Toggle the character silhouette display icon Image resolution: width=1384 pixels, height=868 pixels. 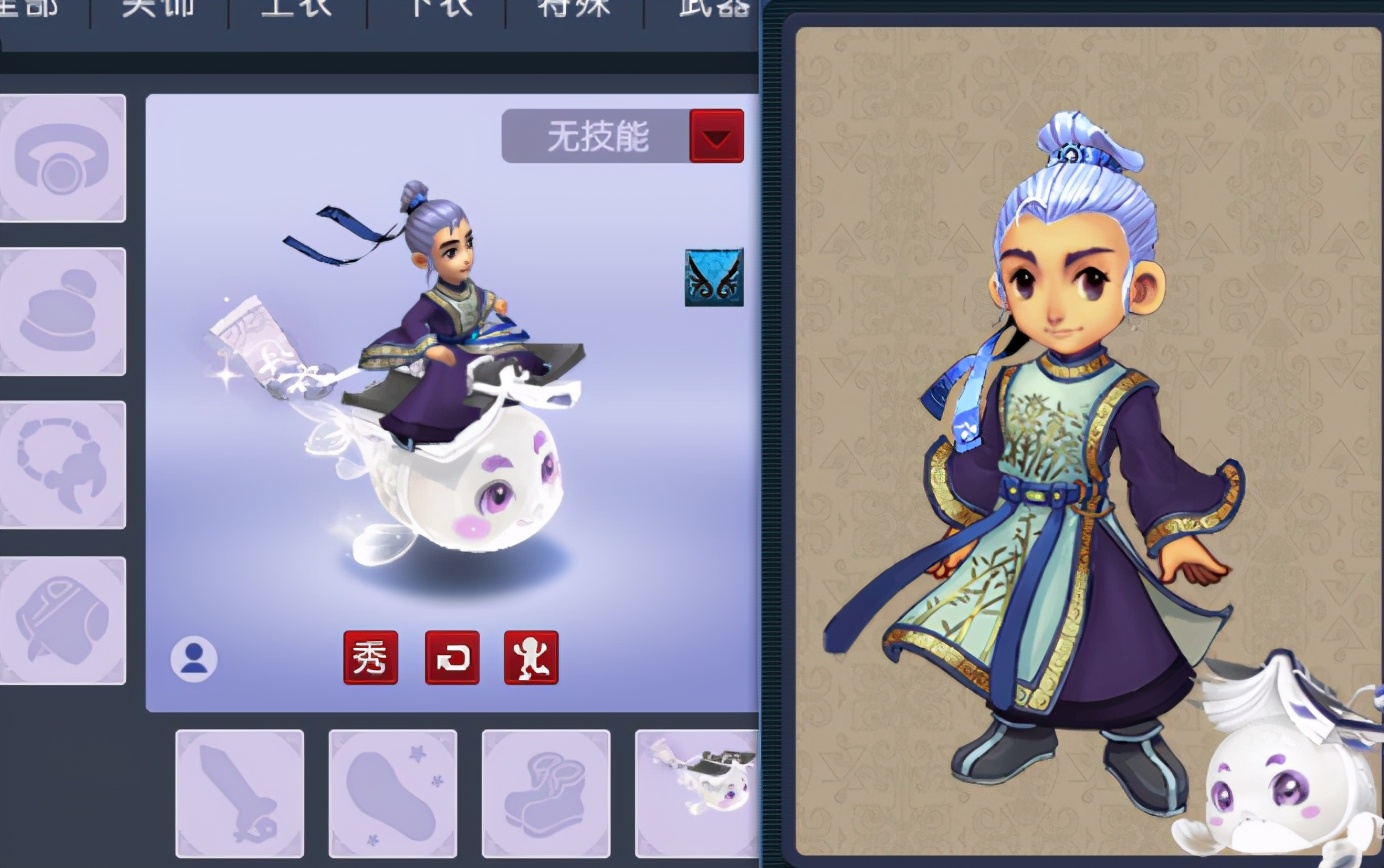point(194,658)
